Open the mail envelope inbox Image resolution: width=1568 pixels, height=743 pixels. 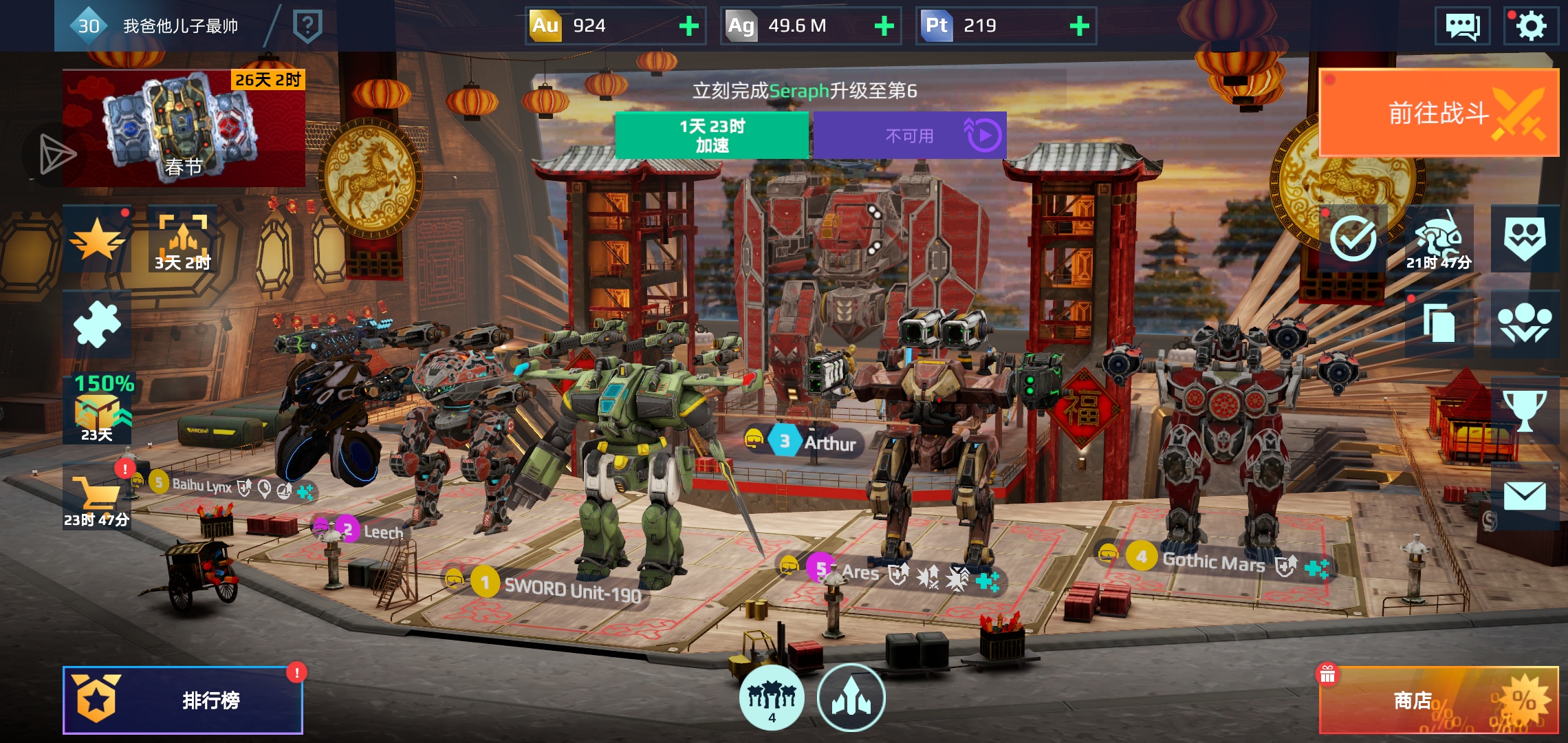[x=1525, y=495]
